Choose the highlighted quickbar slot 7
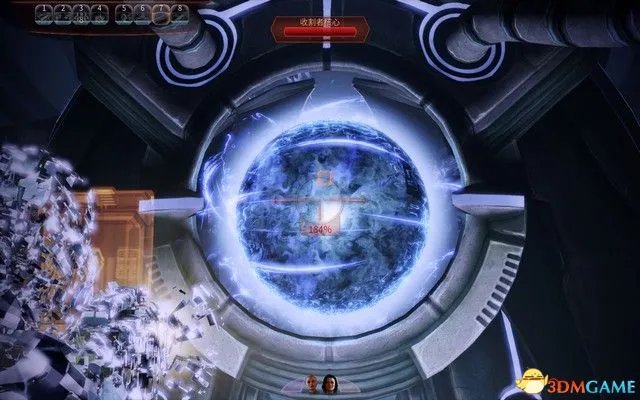Viewport: 640px width, 400px height. (160, 15)
